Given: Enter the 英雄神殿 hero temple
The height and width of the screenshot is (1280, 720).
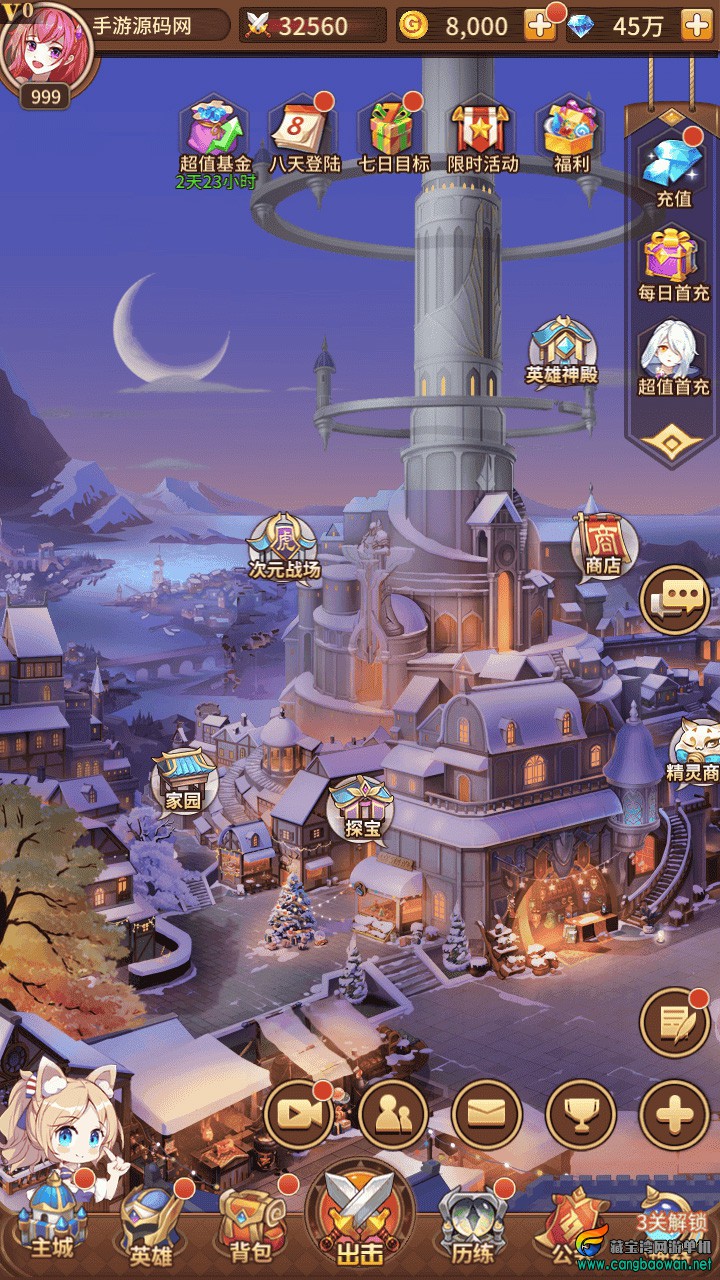Looking at the screenshot, I should (561, 351).
